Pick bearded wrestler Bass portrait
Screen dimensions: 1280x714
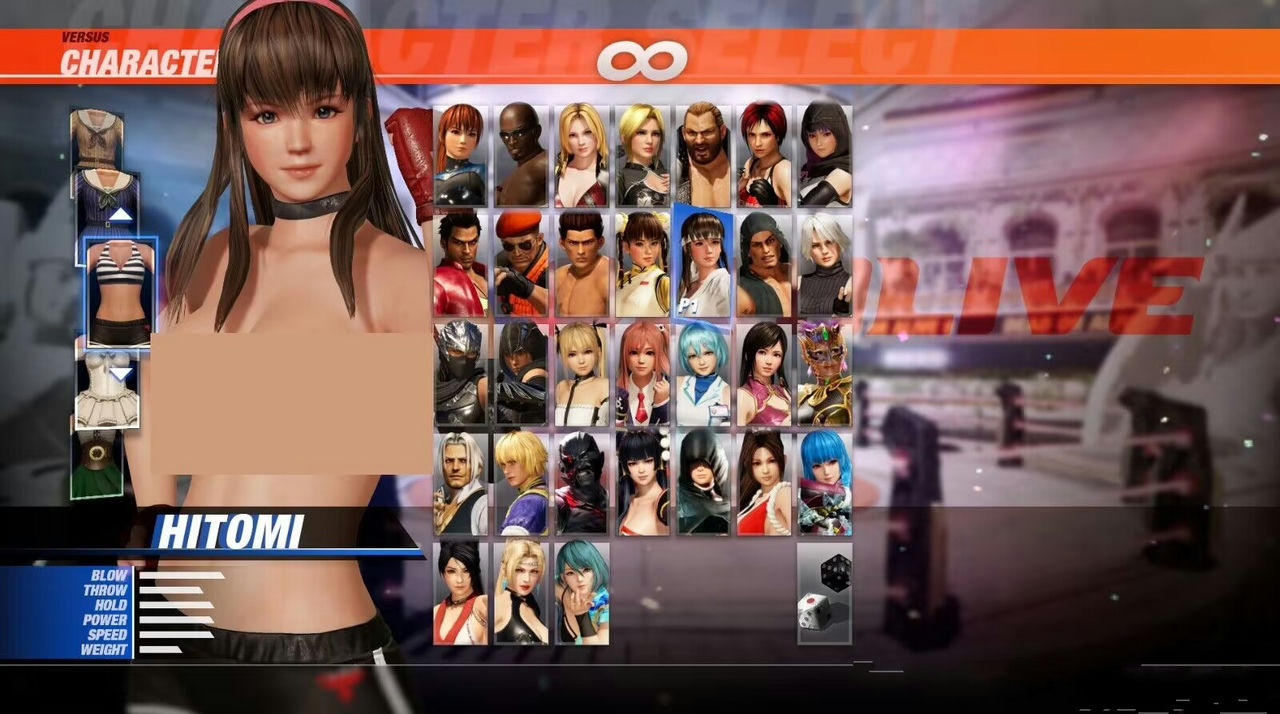point(703,155)
